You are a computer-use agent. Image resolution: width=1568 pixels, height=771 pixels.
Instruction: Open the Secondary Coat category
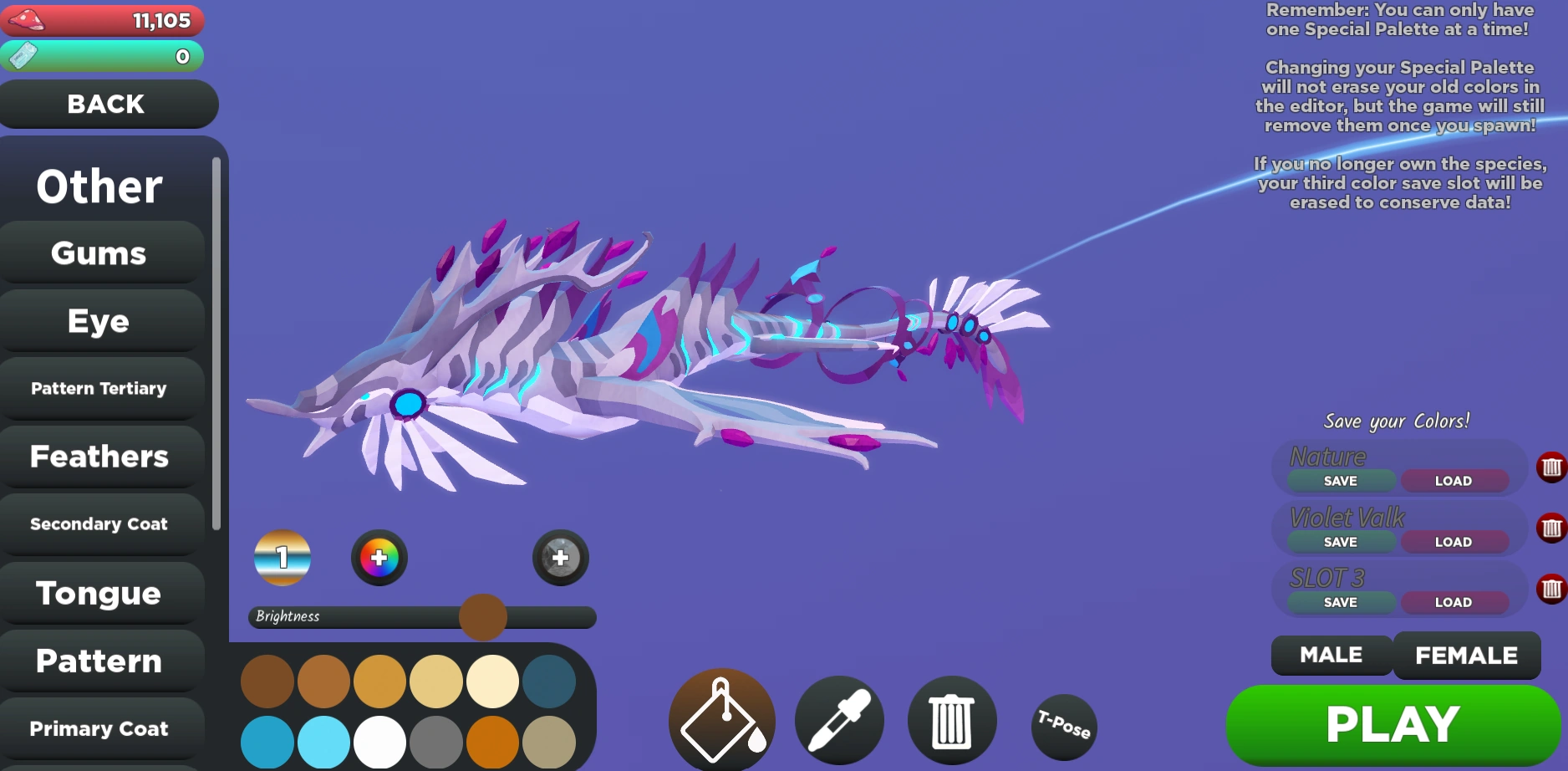pos(100,524)
